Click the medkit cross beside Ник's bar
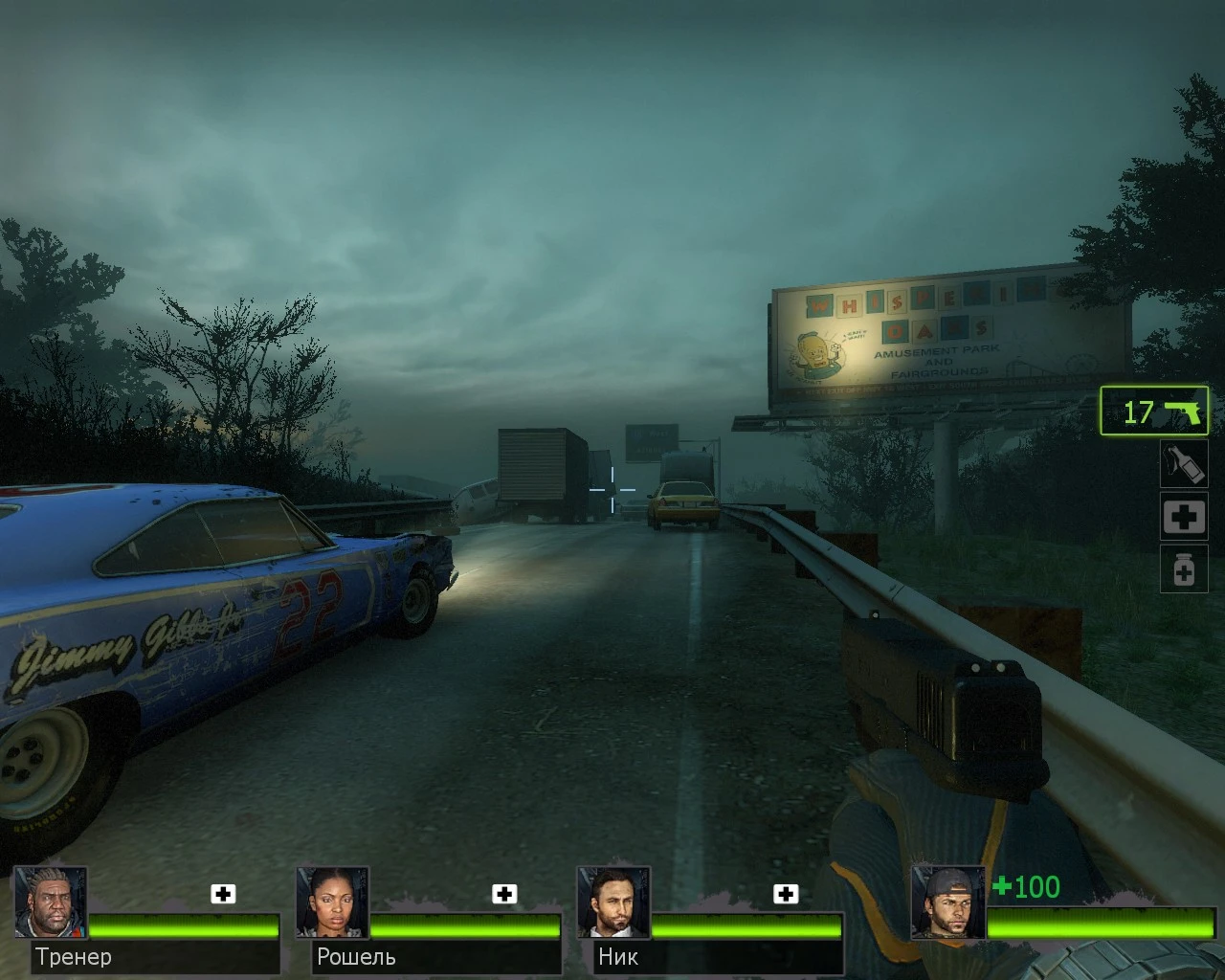Screen dimensions: 1225x980 point(787,894)
